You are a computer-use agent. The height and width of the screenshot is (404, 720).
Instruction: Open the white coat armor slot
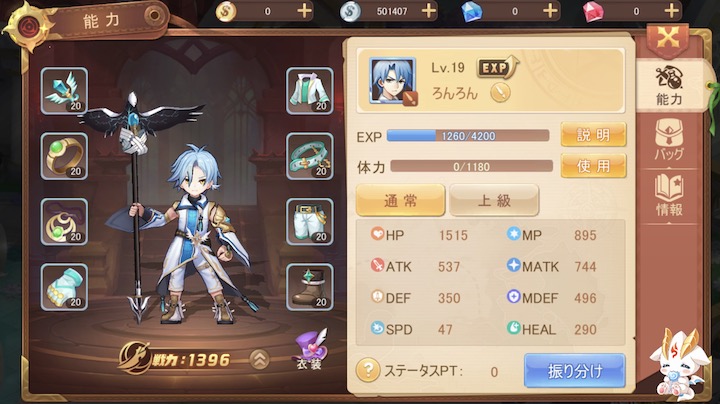(310, 91)
